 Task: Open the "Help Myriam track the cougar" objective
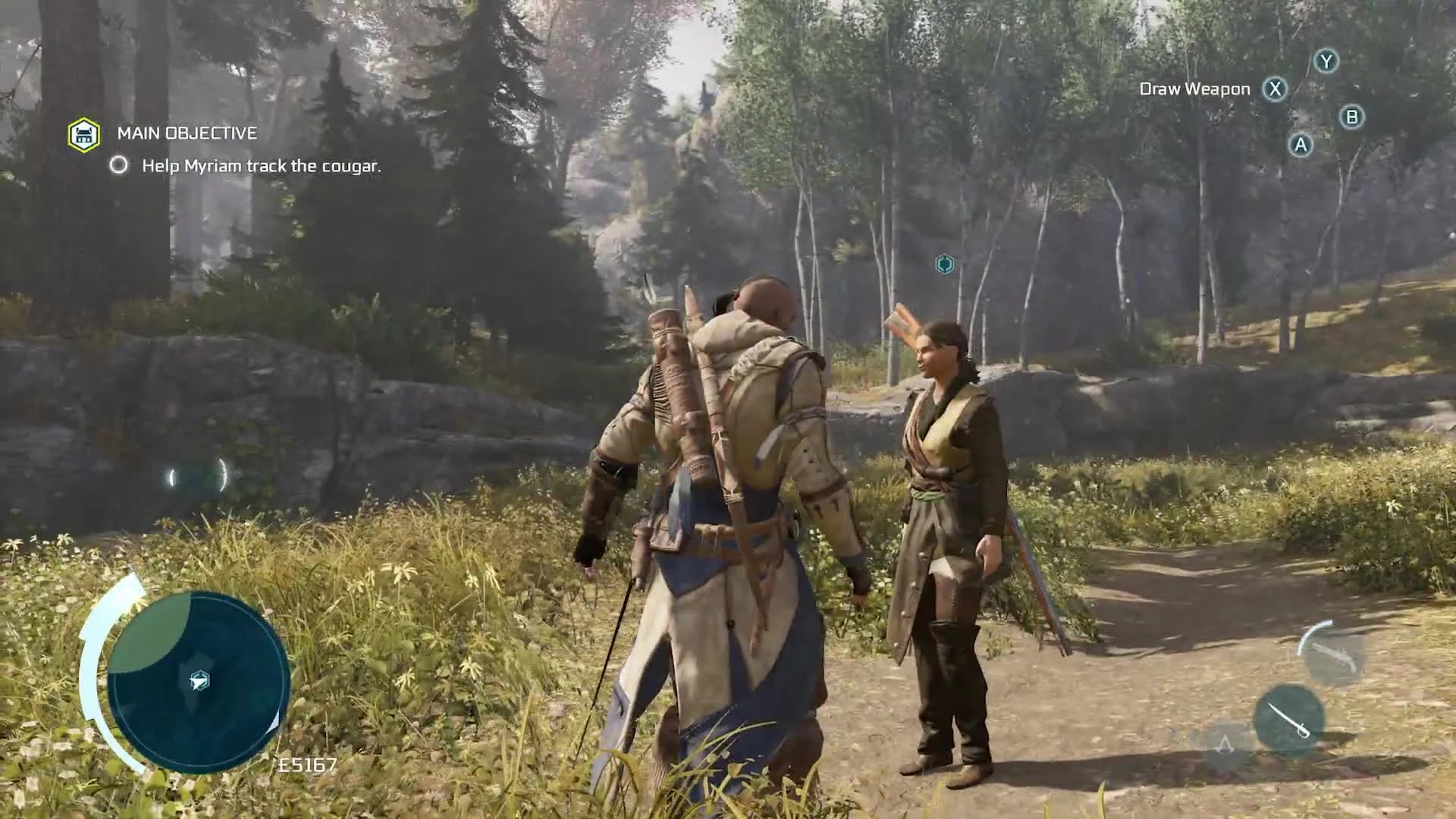(x=262, y=166)
